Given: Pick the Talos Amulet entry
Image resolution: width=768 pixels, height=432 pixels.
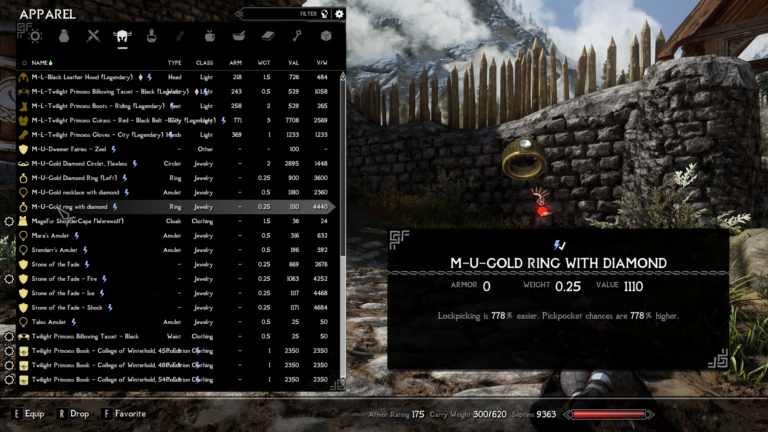Looking at the screenshot, I should (x=49, y=322).
